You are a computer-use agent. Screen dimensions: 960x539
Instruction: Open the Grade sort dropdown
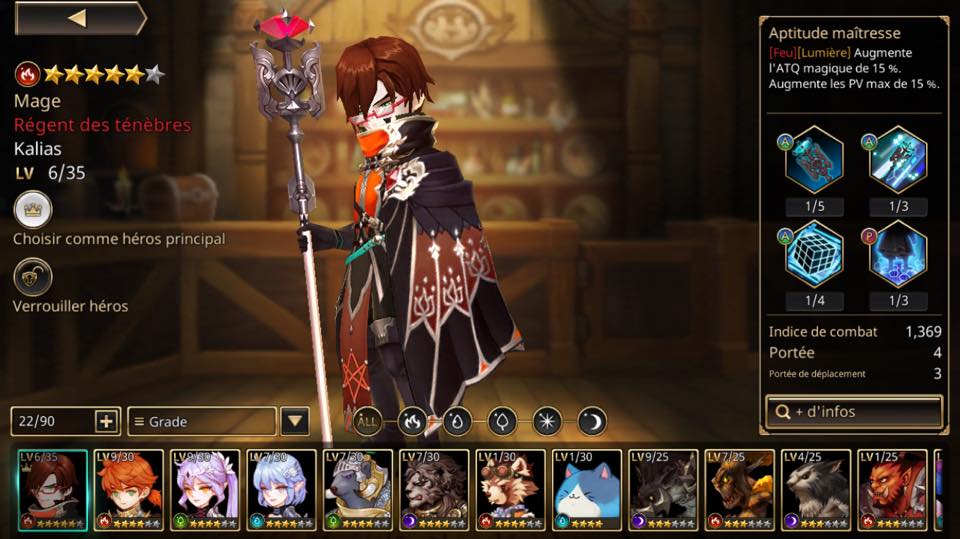click(201, 422)
